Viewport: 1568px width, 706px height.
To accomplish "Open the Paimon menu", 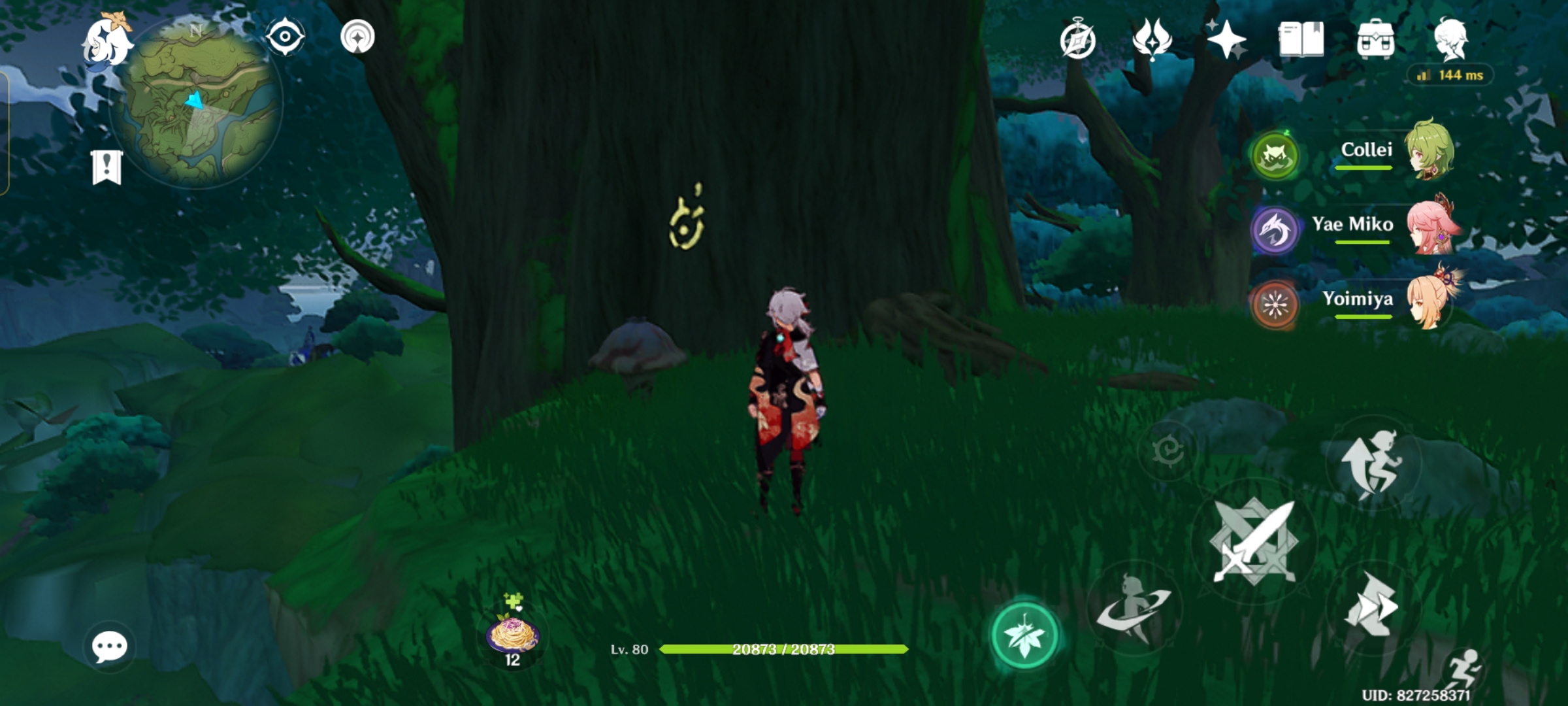I will [108, 42].
